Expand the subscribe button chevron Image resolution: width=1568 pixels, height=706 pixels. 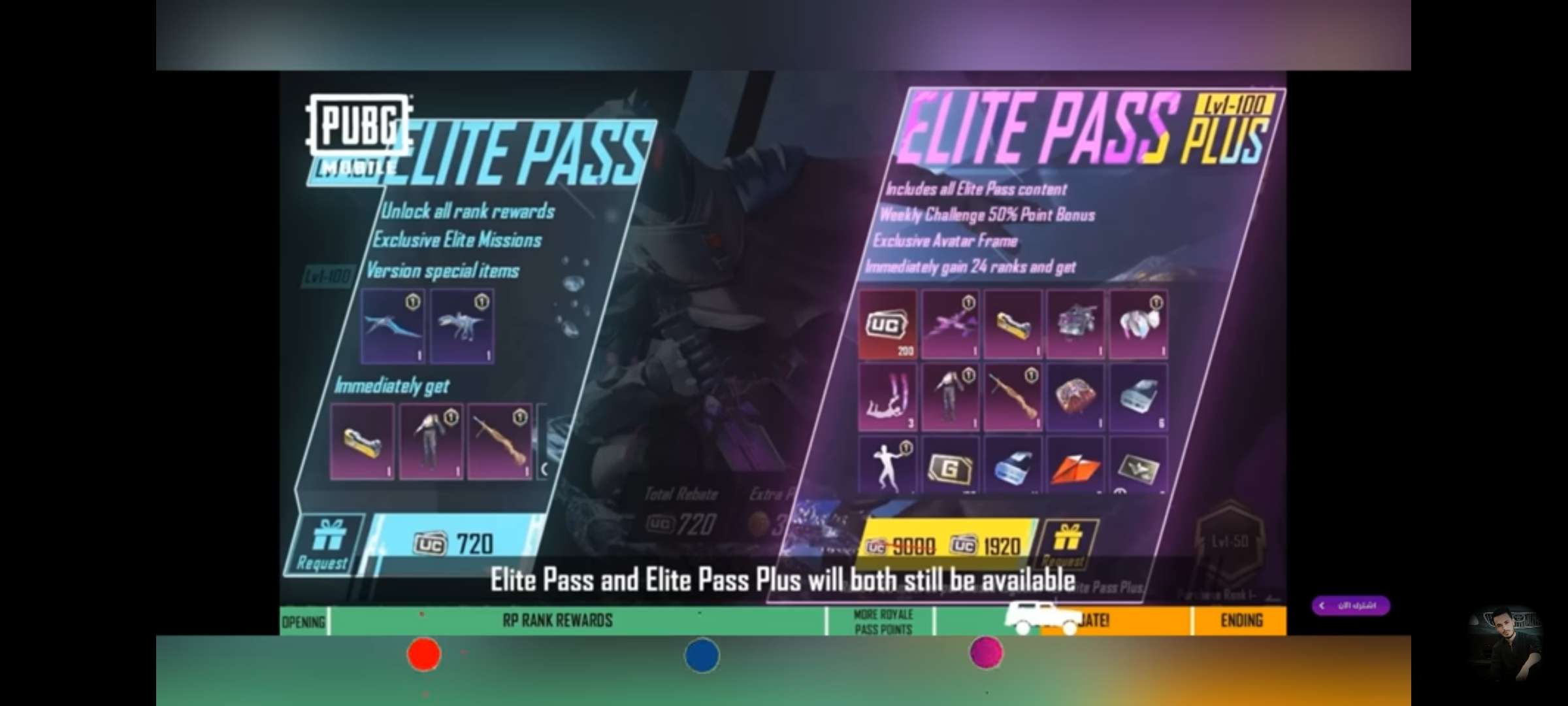[1322, 605]
